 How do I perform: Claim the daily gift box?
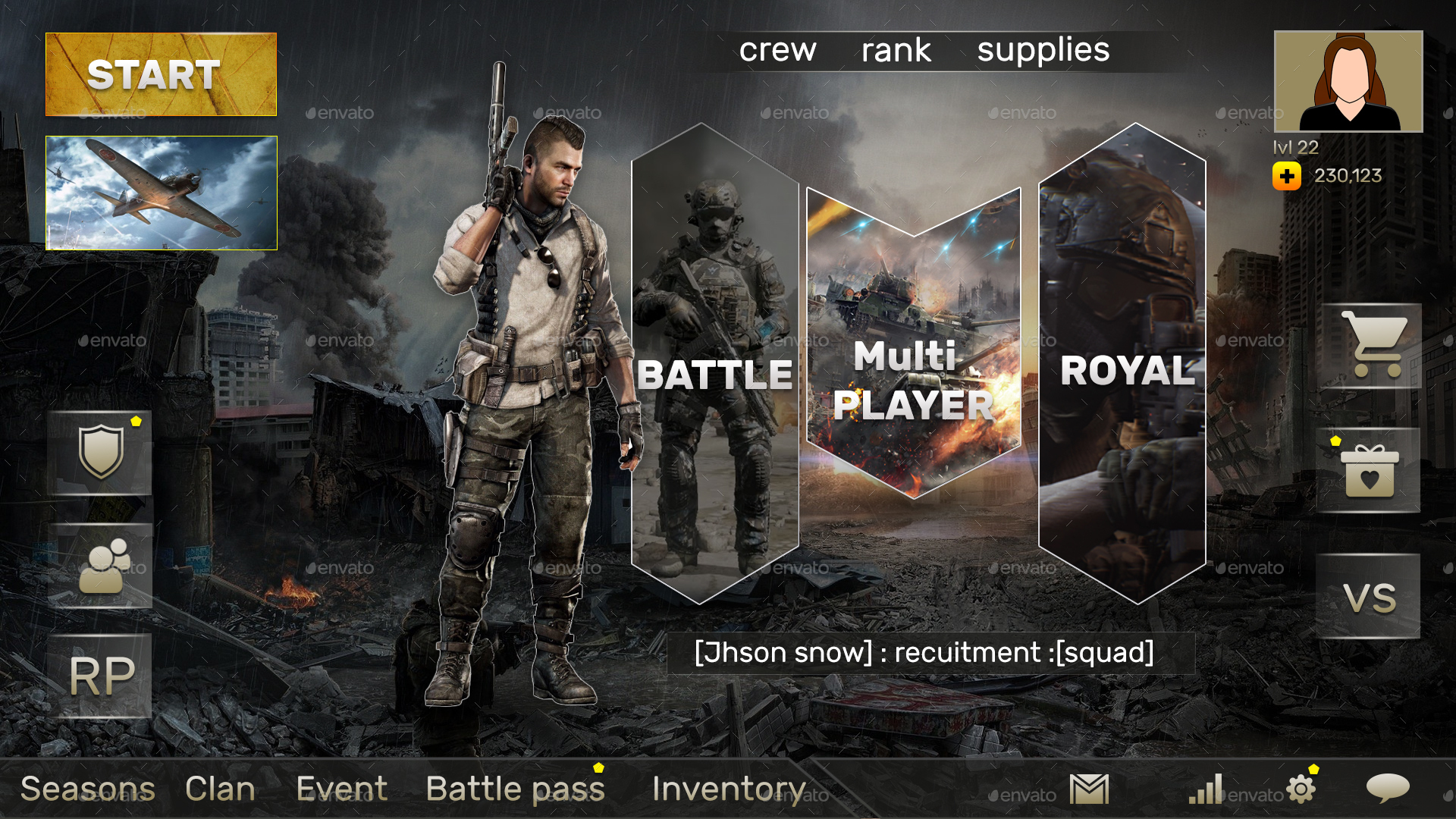(1370, 469)
